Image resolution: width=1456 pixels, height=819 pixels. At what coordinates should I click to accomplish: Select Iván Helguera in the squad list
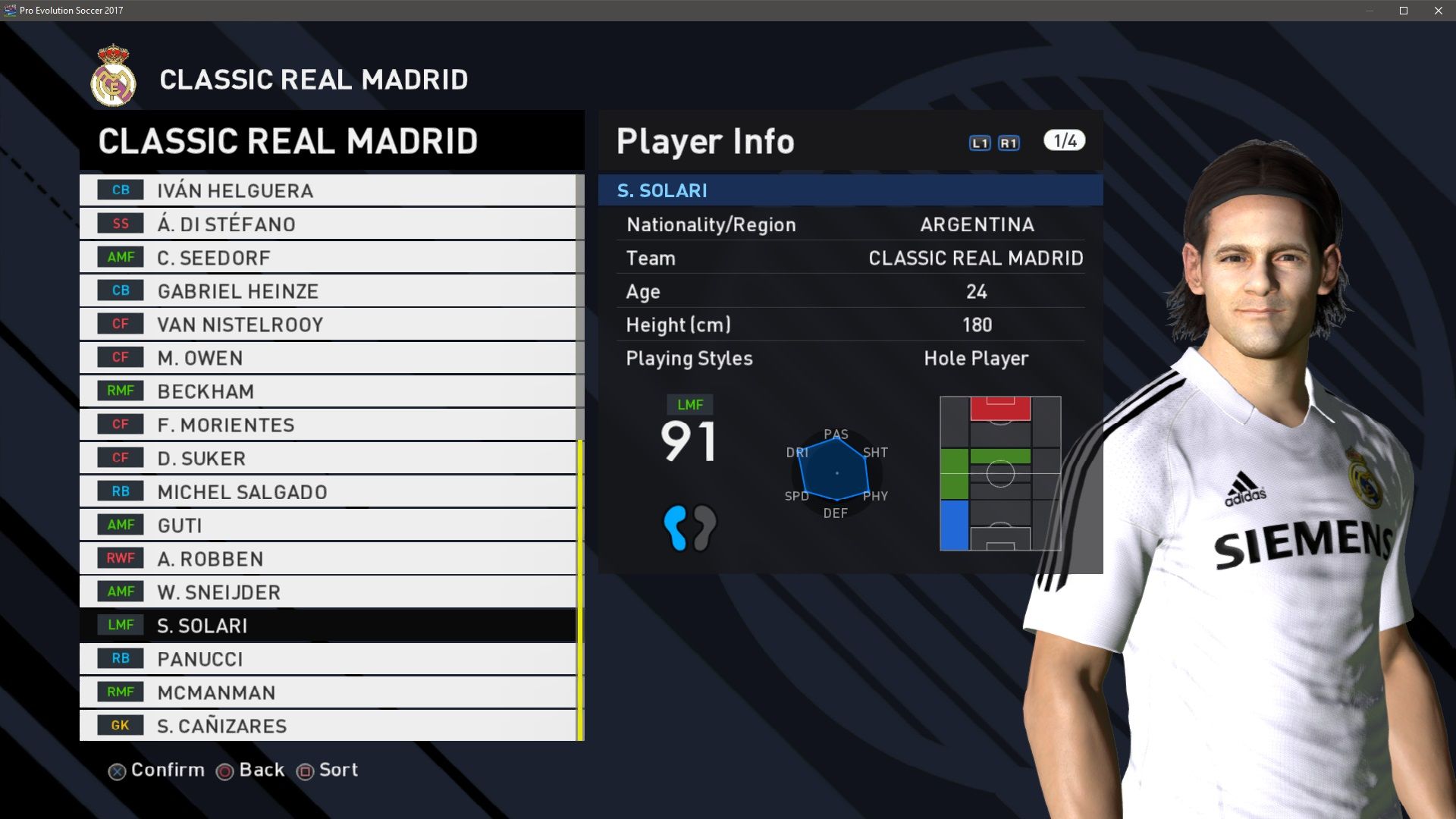coord(328,190)
